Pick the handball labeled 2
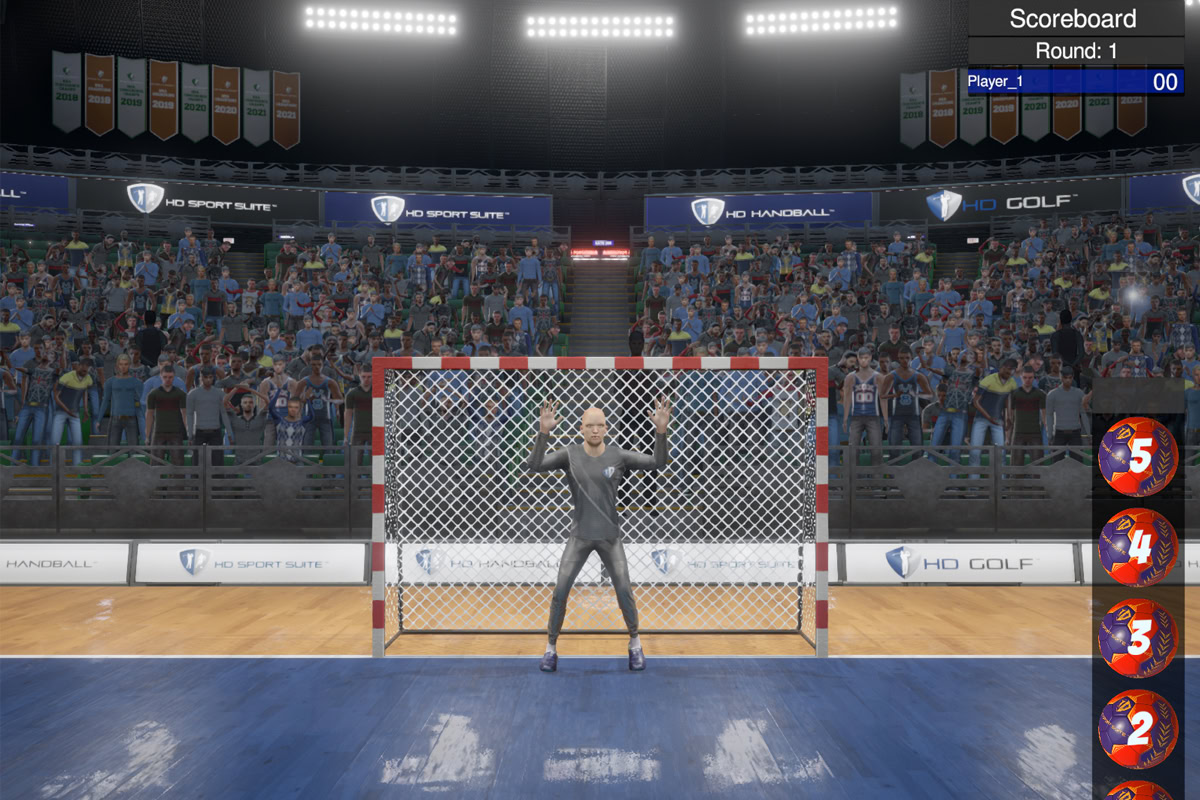This screenshot has width=1200, height=800. point(1138,728)
